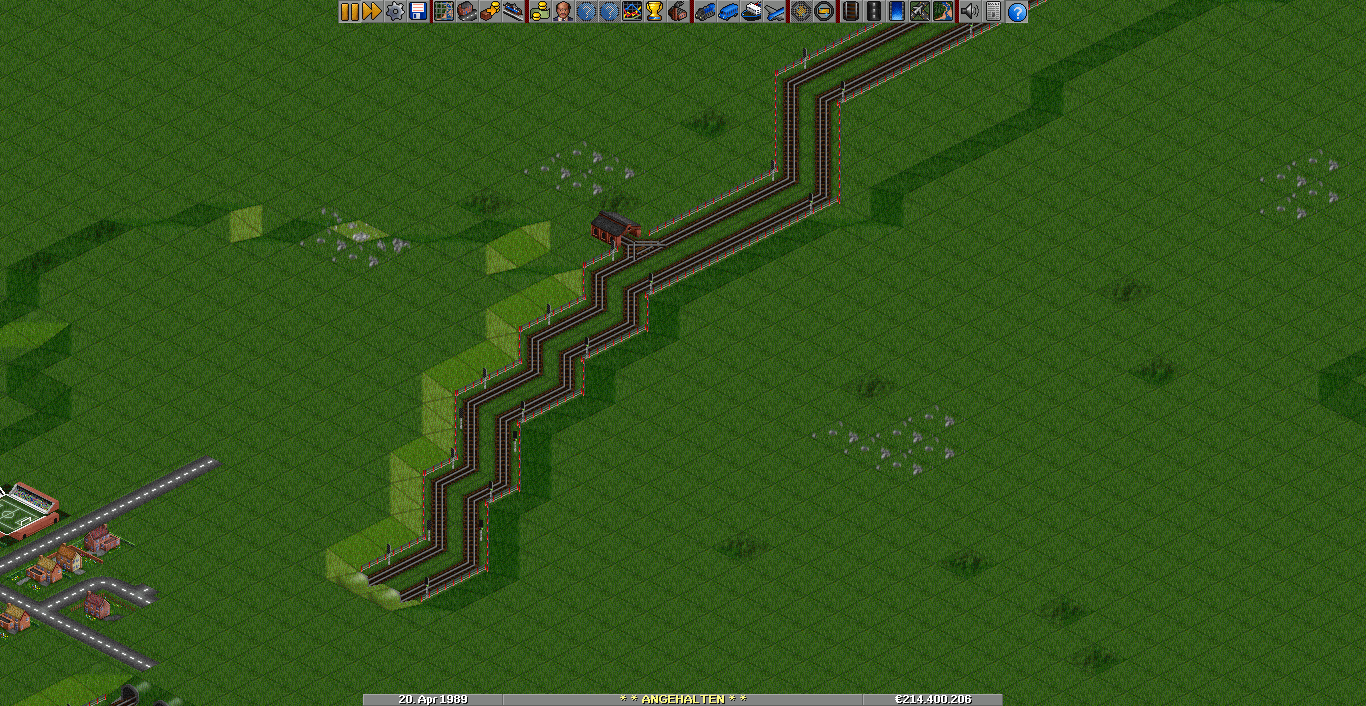Open company info via manager face icon

tap(563, 11)
